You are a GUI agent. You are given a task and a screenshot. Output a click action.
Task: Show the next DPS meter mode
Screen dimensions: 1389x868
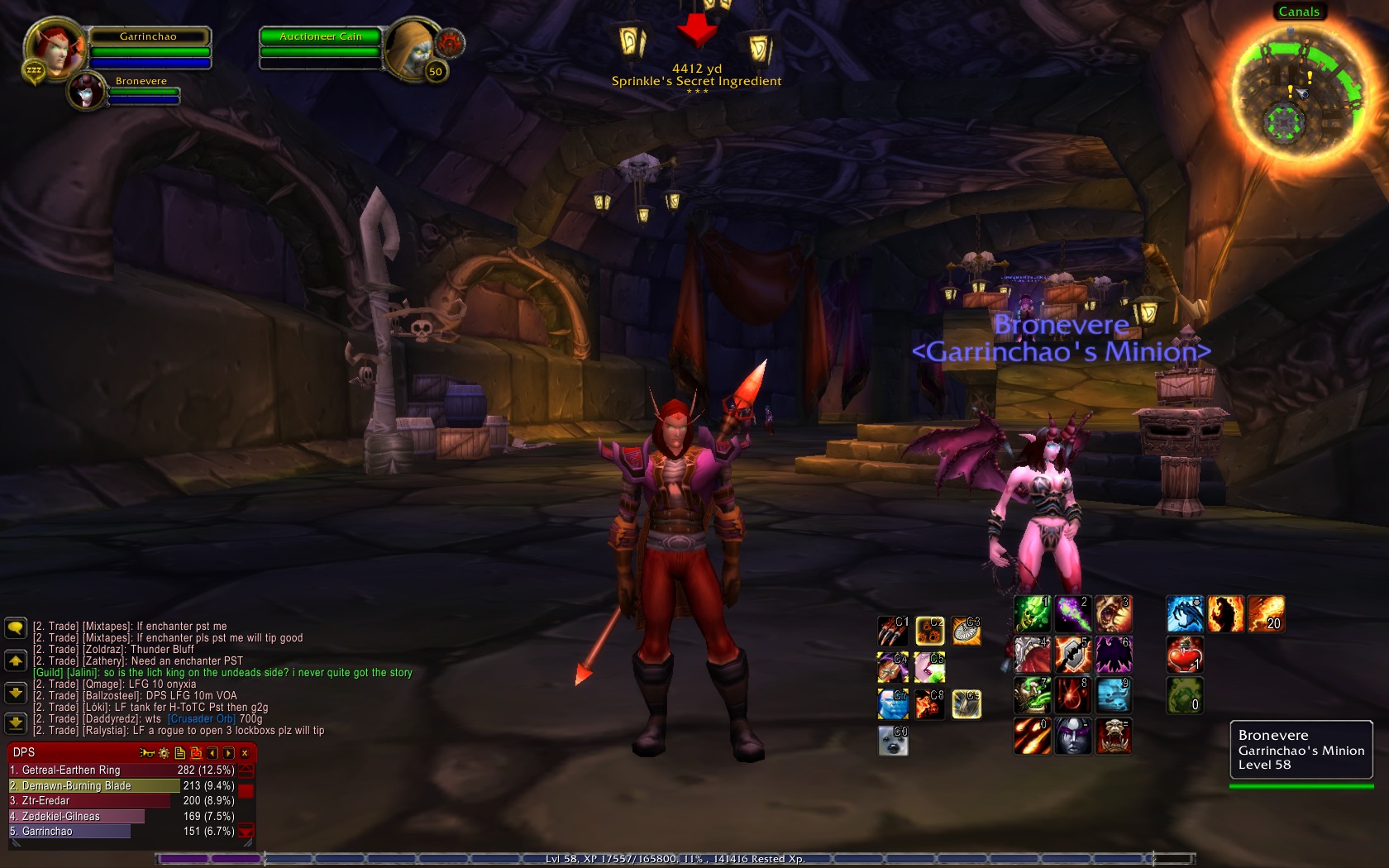228,753
